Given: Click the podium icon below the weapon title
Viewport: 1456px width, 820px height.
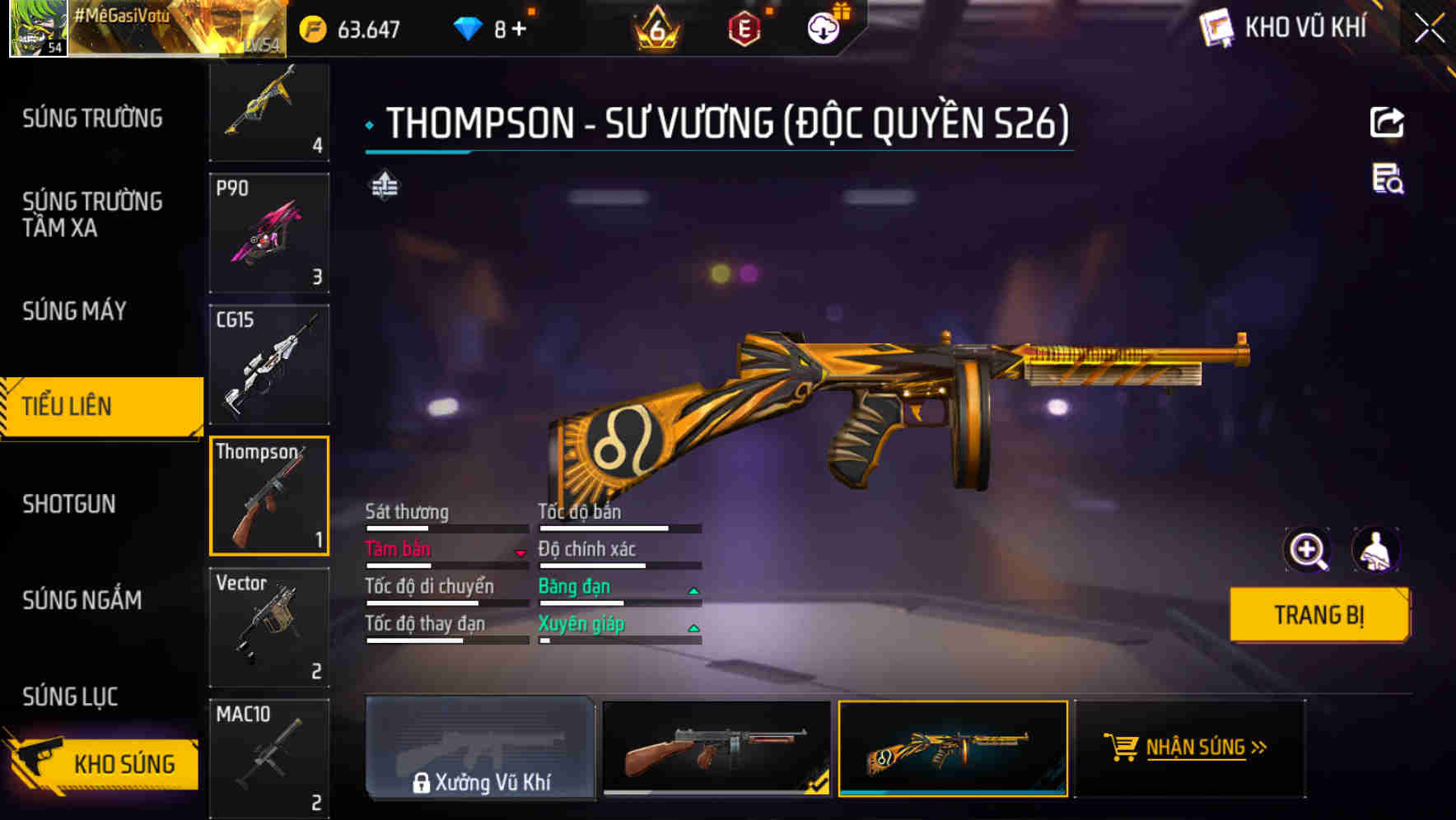Looking at the screenshot, I should [384, 187].
